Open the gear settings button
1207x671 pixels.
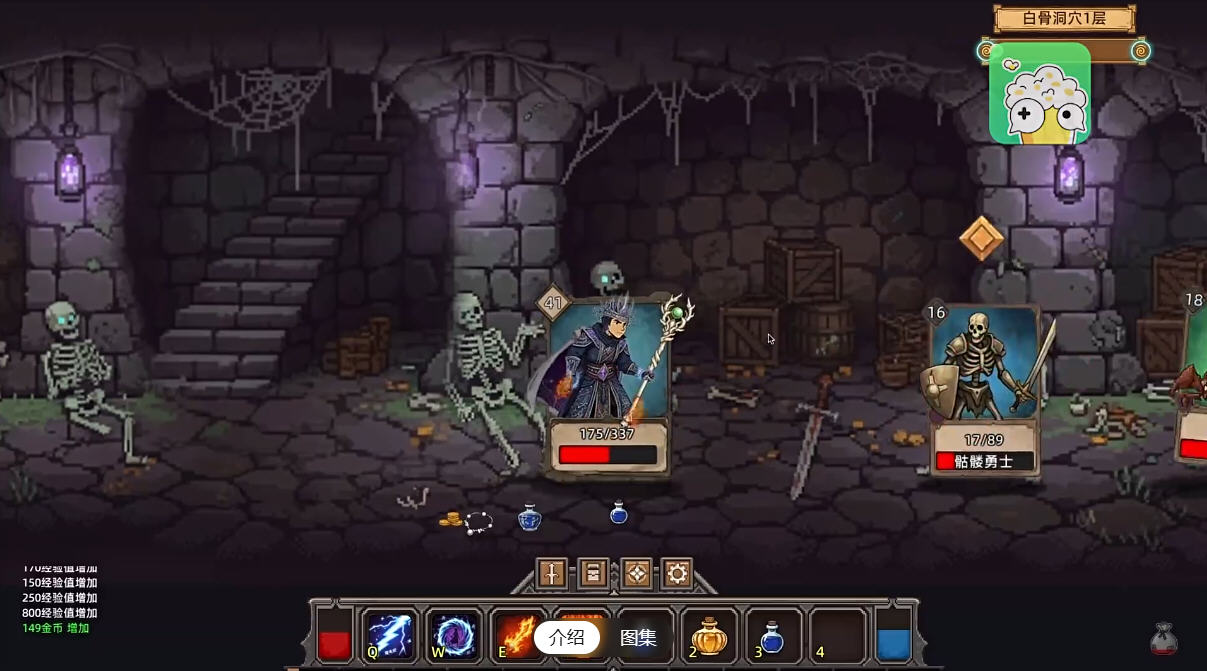tap(677, 573)
